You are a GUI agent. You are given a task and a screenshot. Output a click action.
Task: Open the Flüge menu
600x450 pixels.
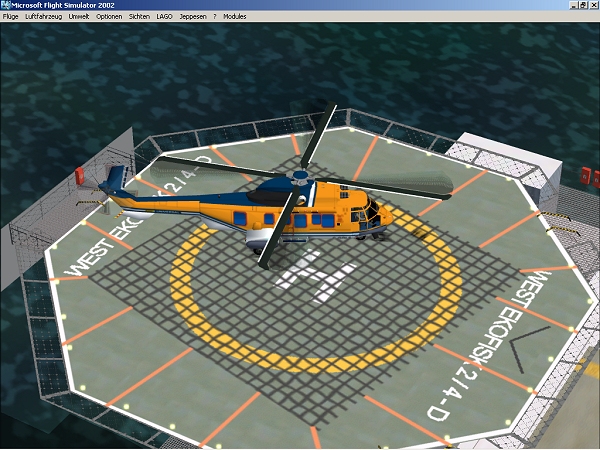click(11, 17)
